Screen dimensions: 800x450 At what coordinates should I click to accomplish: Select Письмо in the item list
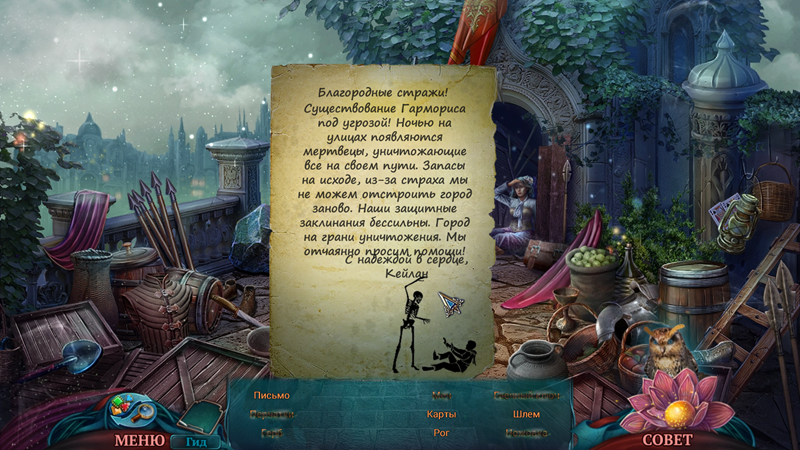[271, 395]
